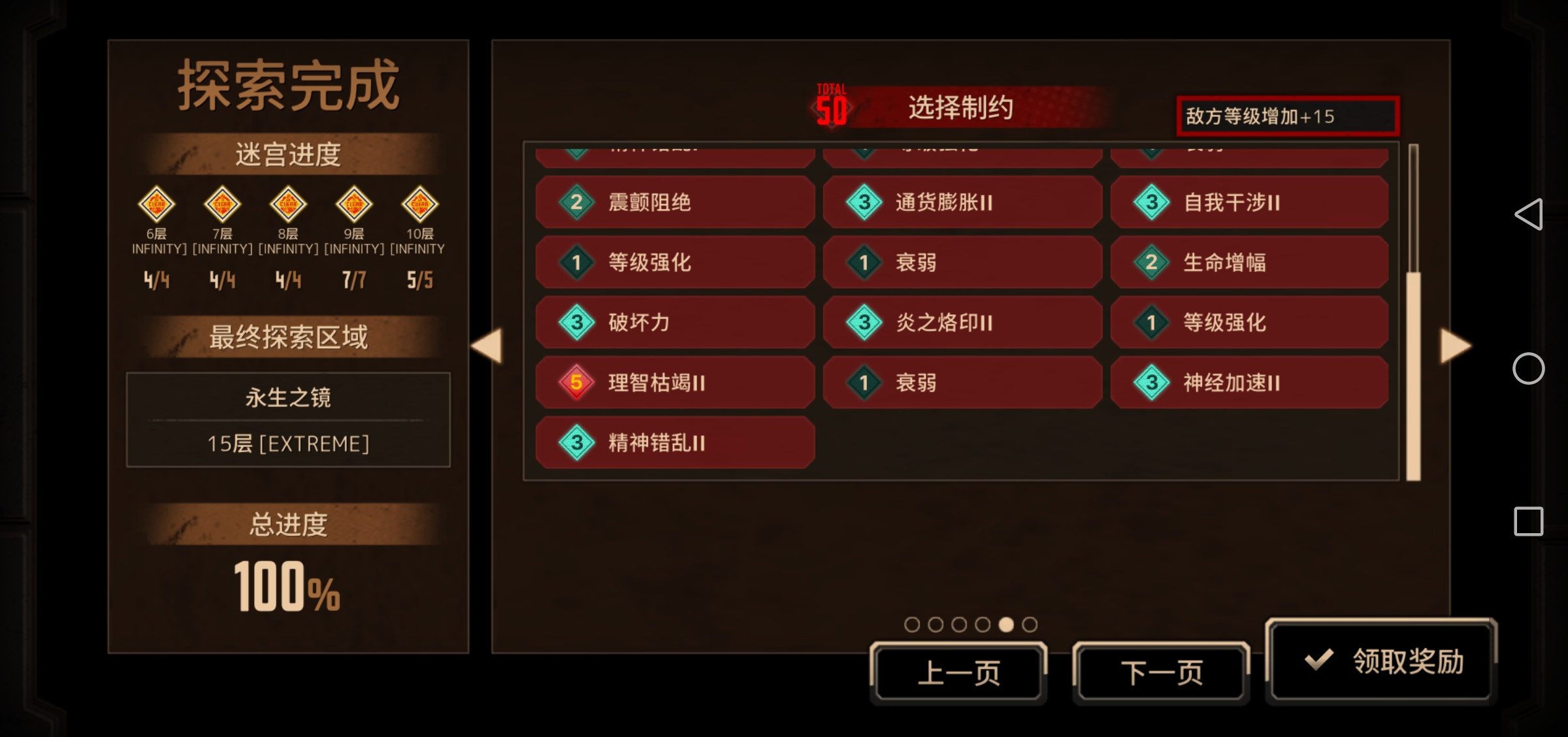Select the 震颤阻绝 constraint badge icon
Screen dimensions: 1568x737
pos(576,203)
